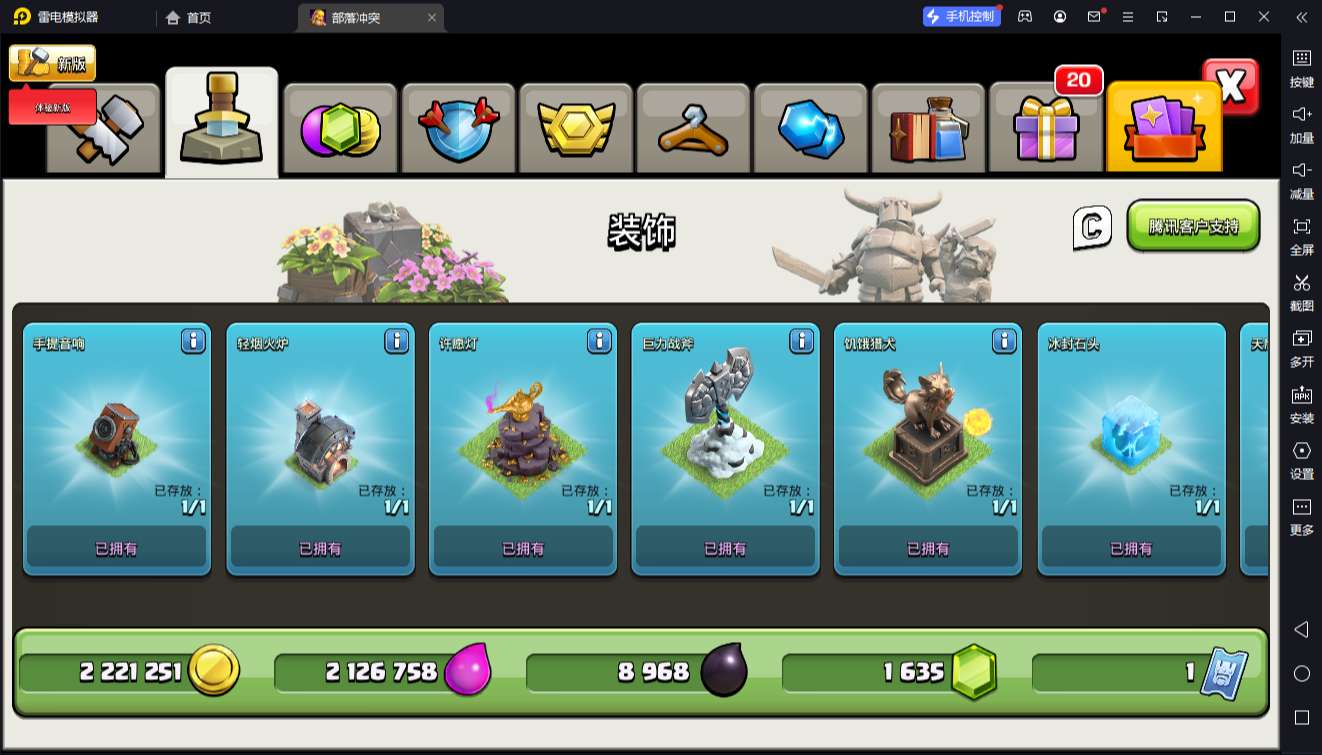1322x755 pixels.
Task: Tap the green 腾讯客户支持 support button
Action: click(x=1193, y=226)
